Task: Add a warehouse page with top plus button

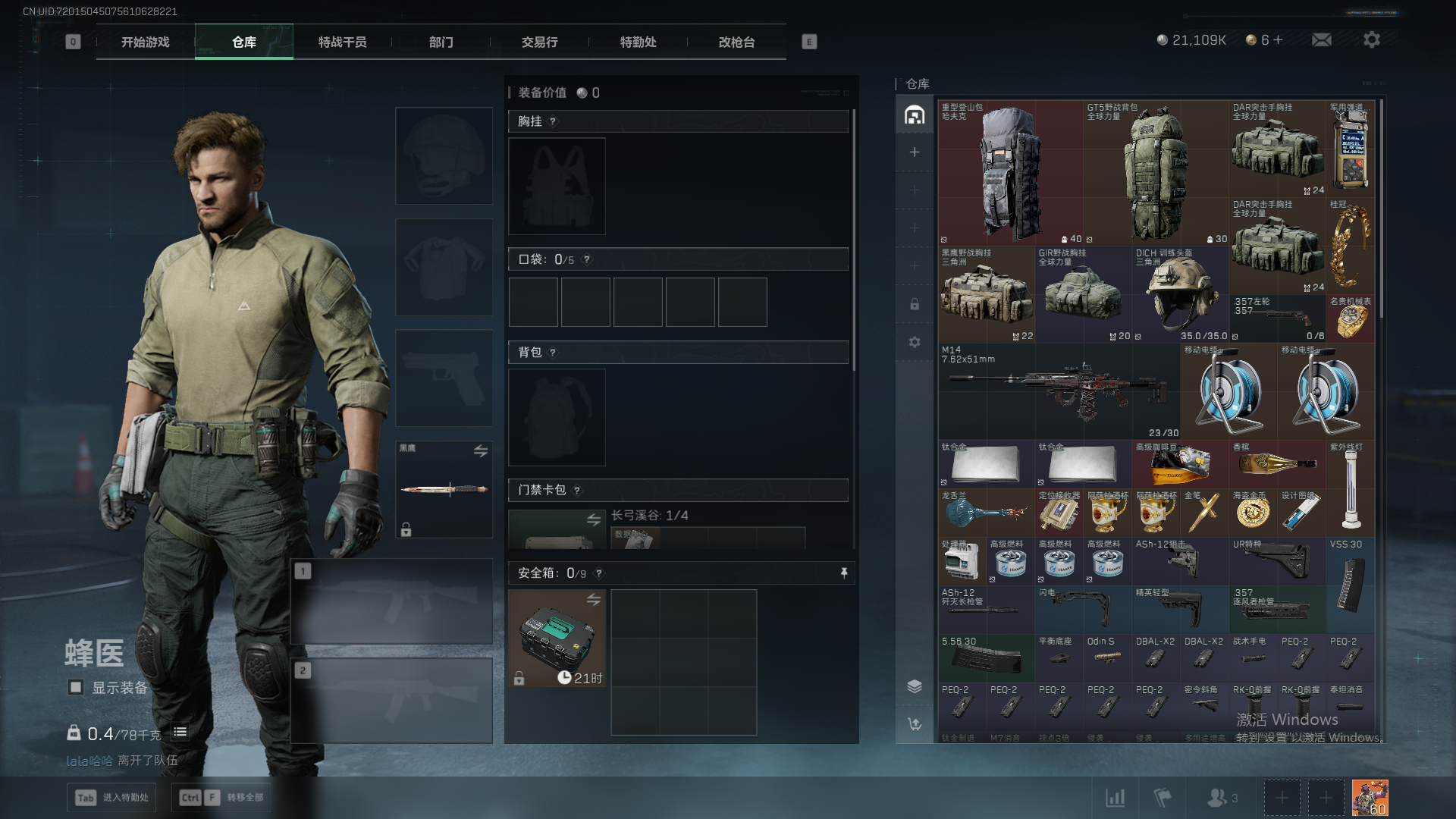Action: 915,152
